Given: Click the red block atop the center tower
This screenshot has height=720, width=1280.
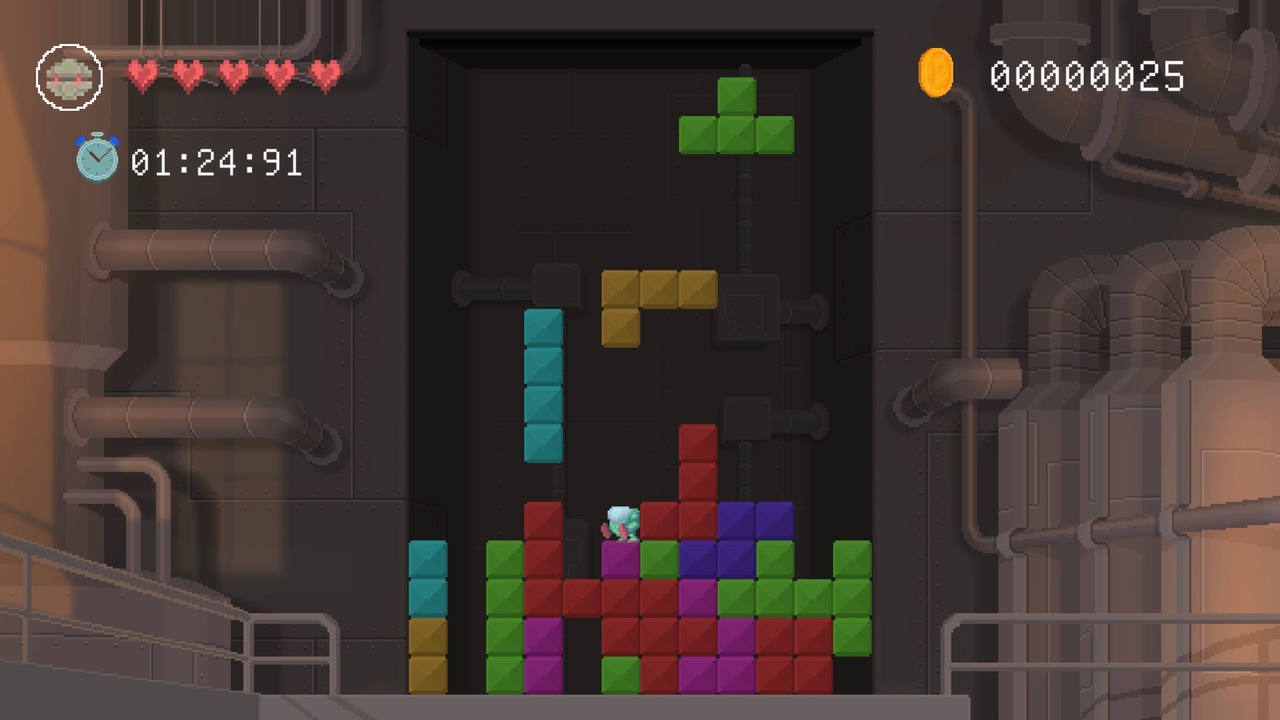Looking at the screenshot, I should click(698, 442).
